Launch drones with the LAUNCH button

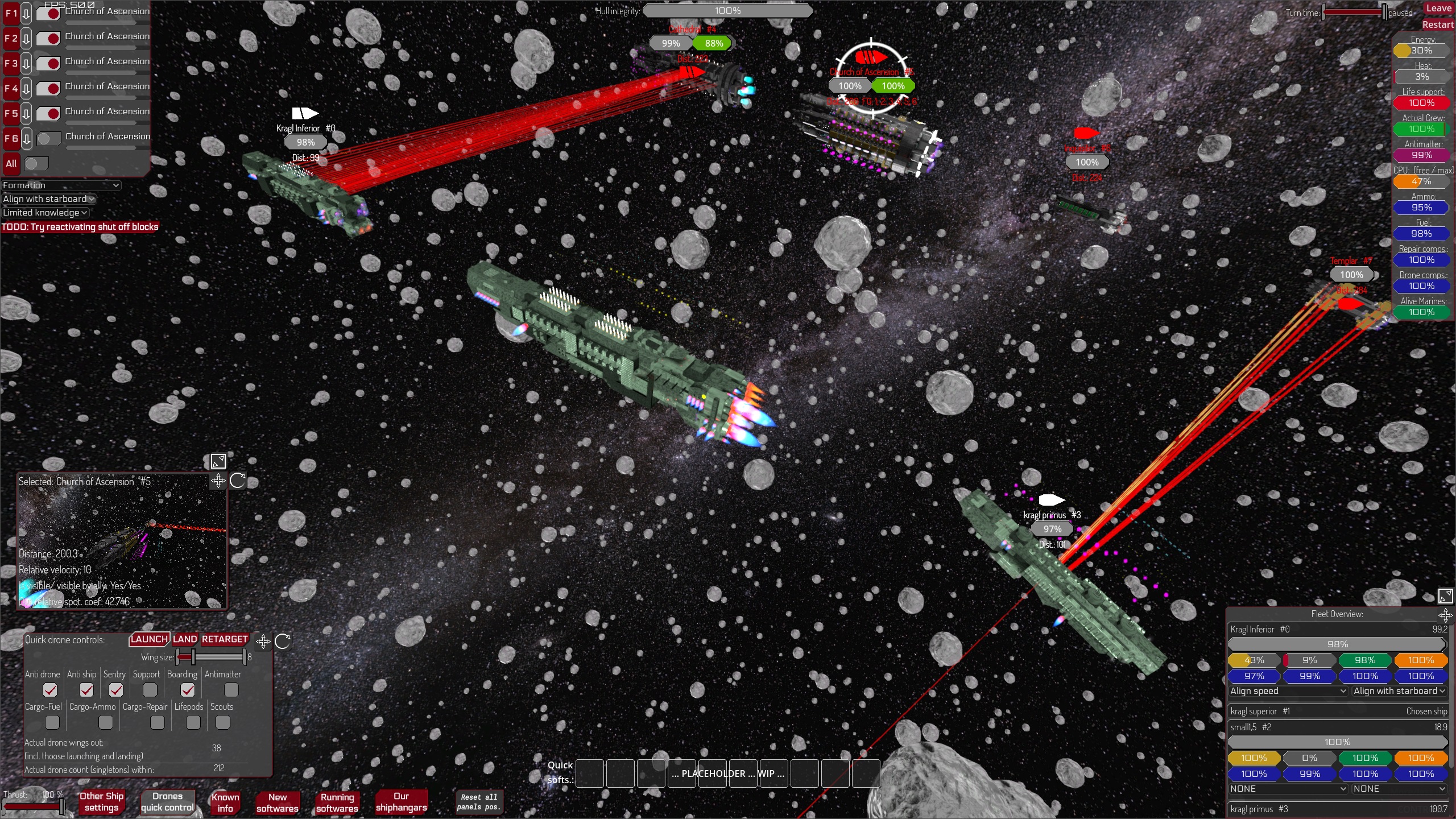tap(149, 639)
